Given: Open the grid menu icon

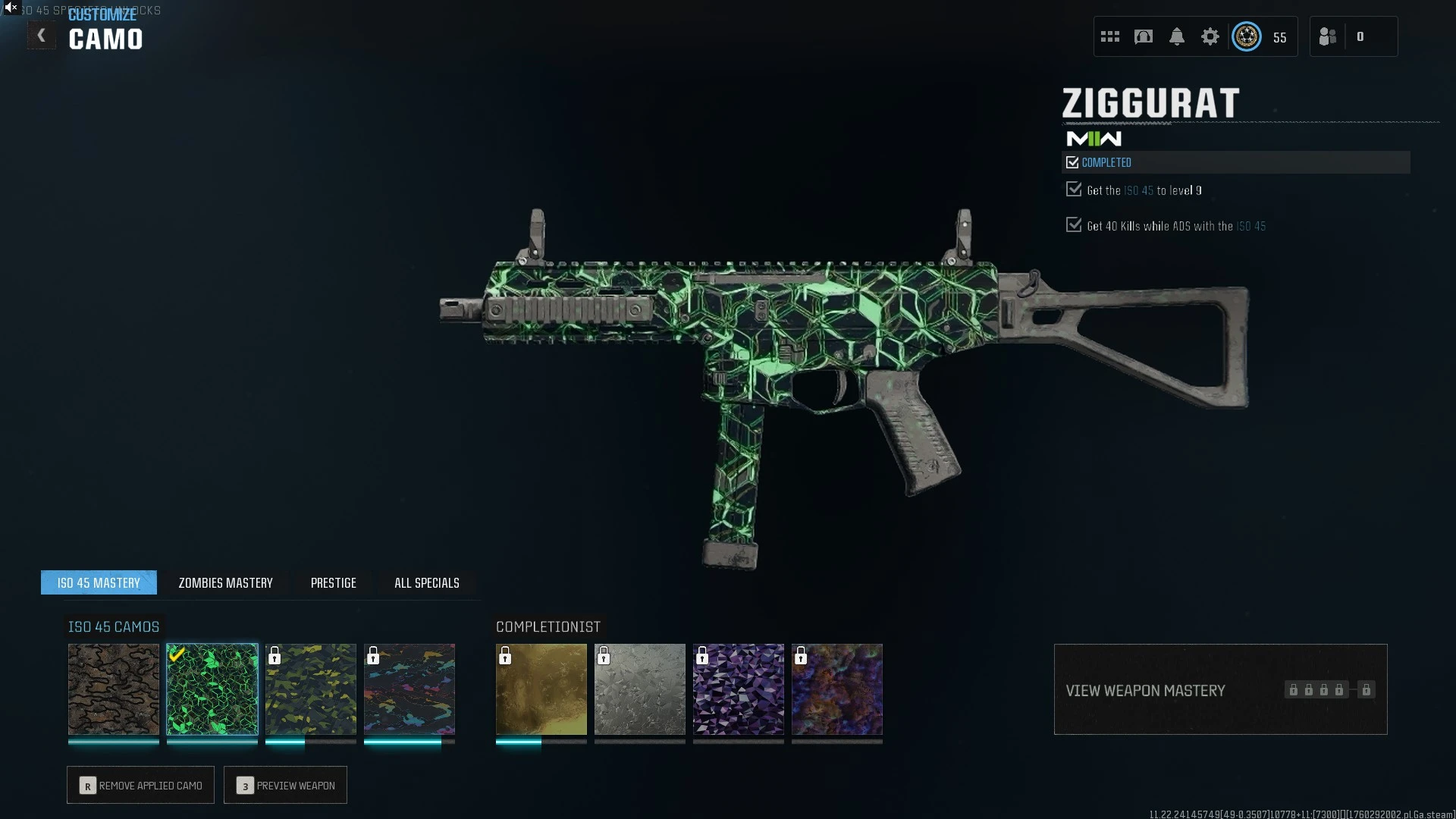Looking at the screenshot, I should (1110, 36).
